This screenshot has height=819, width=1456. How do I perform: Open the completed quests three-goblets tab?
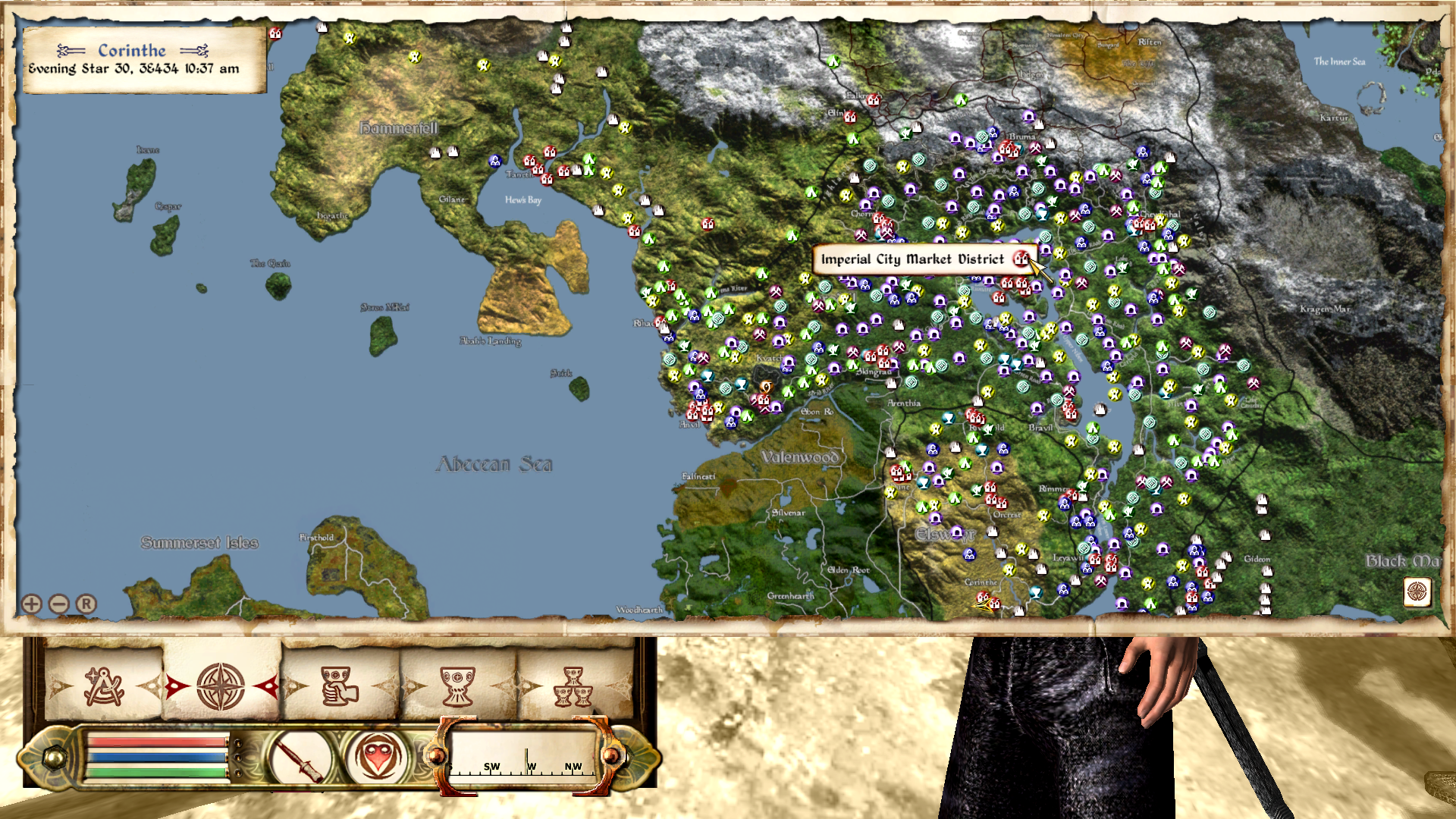[x=573, y=686]
